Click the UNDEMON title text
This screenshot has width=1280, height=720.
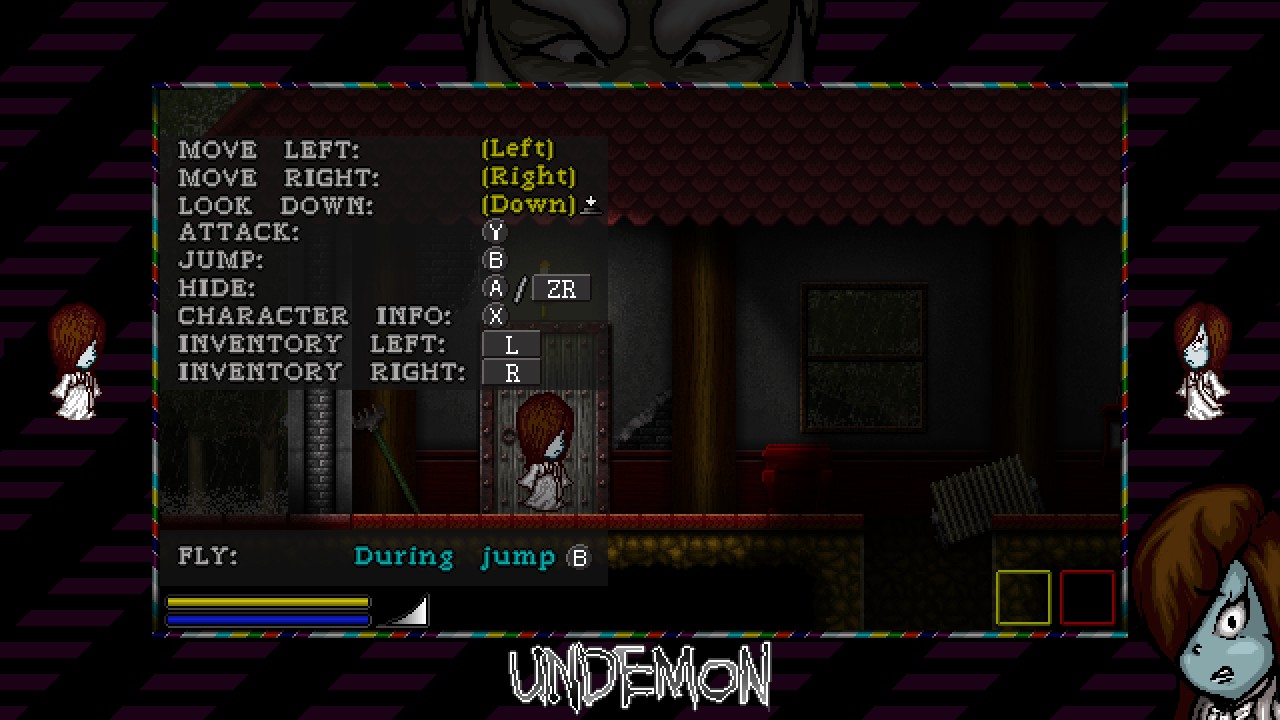click(x=640, y=676)
